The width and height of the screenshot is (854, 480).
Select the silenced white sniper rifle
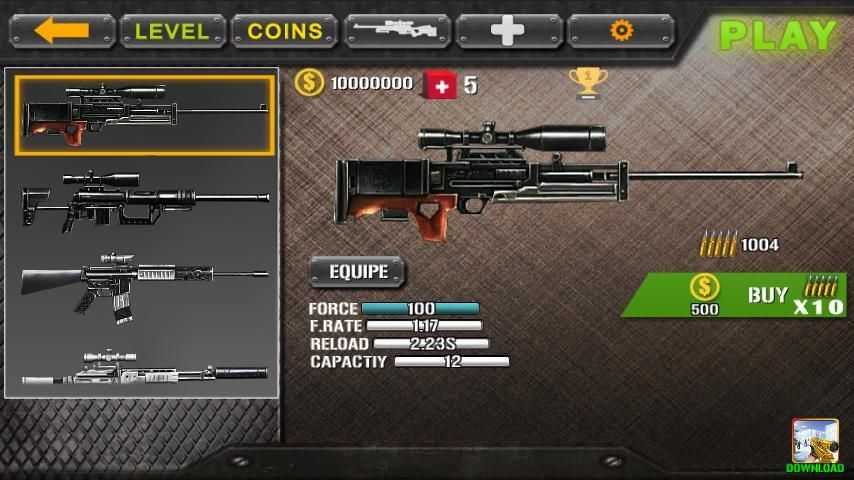(144, 370)
